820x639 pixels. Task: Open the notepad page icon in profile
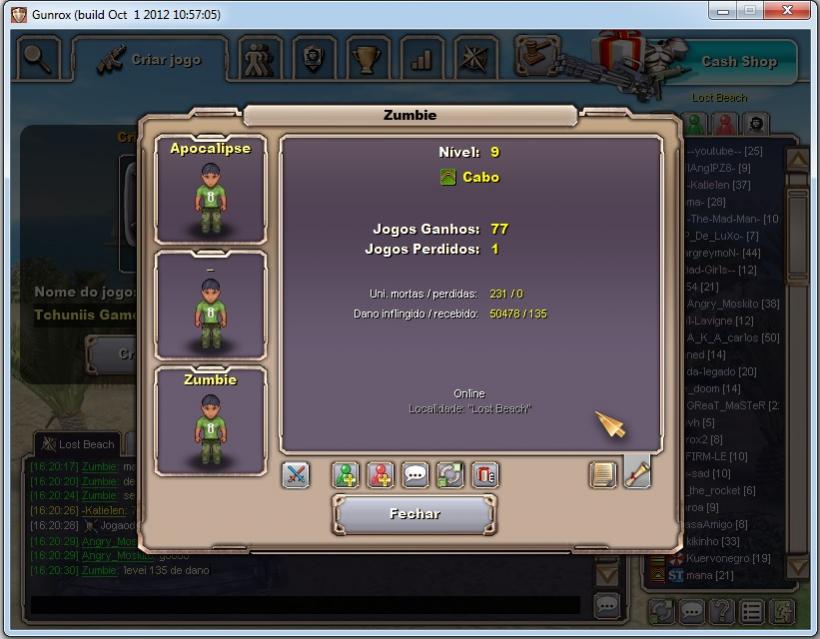click(603, 474)
